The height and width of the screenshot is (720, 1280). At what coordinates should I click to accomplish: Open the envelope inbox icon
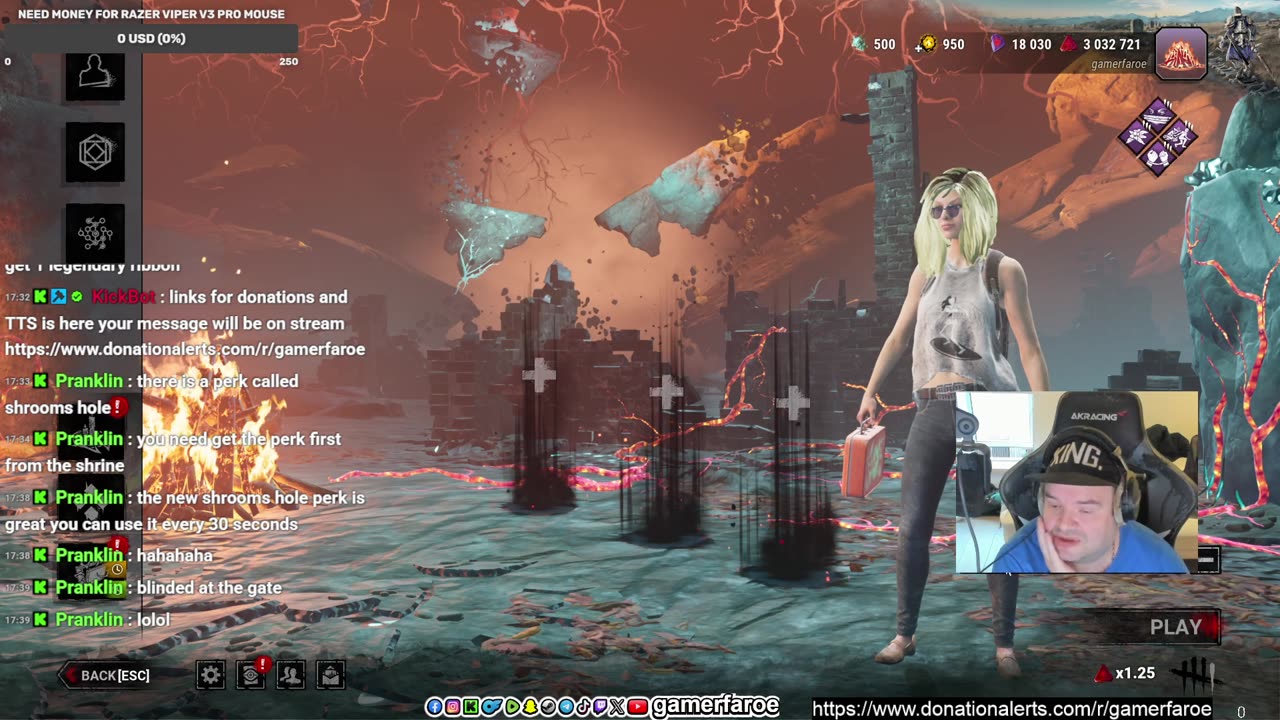(x=331, y=675)
